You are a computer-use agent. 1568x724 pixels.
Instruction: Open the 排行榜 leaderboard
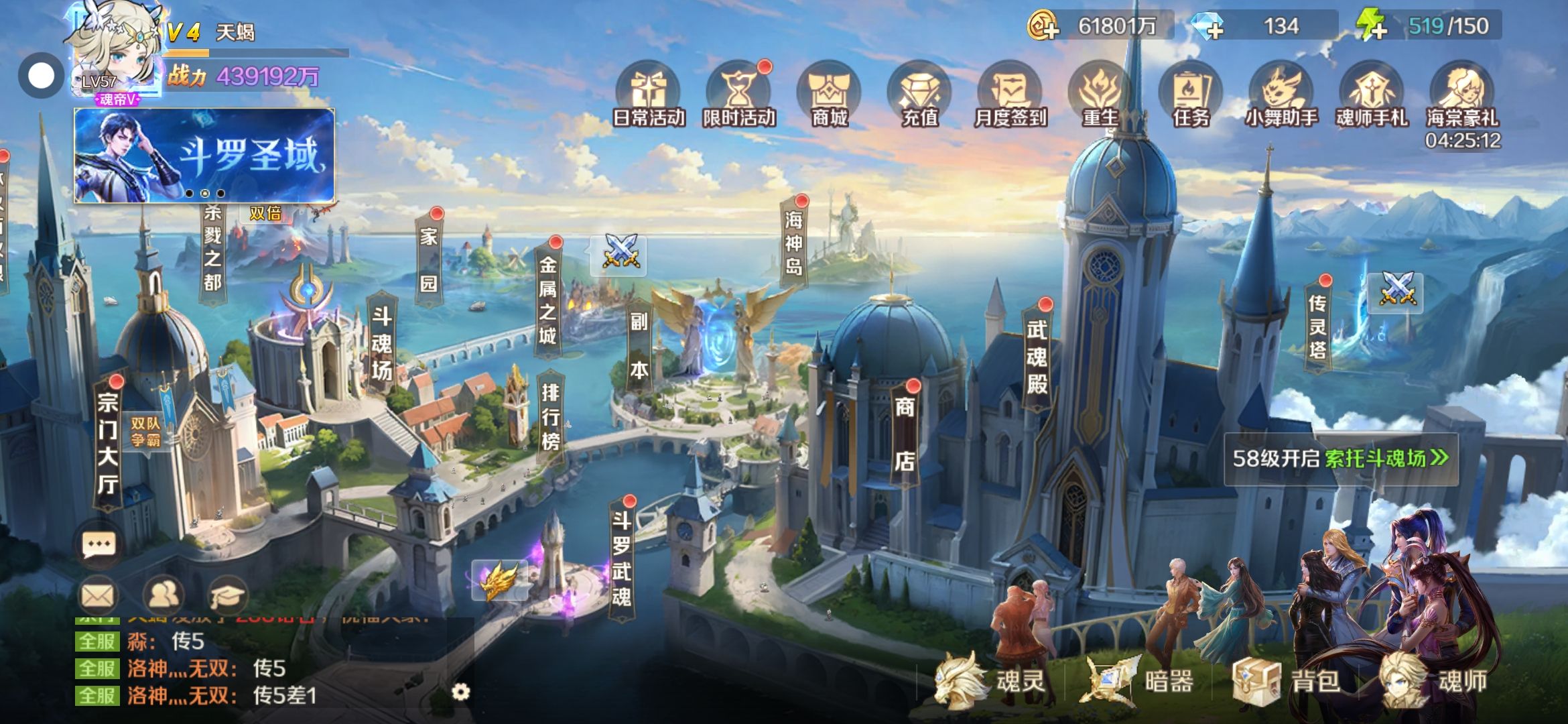coord(550,416)
